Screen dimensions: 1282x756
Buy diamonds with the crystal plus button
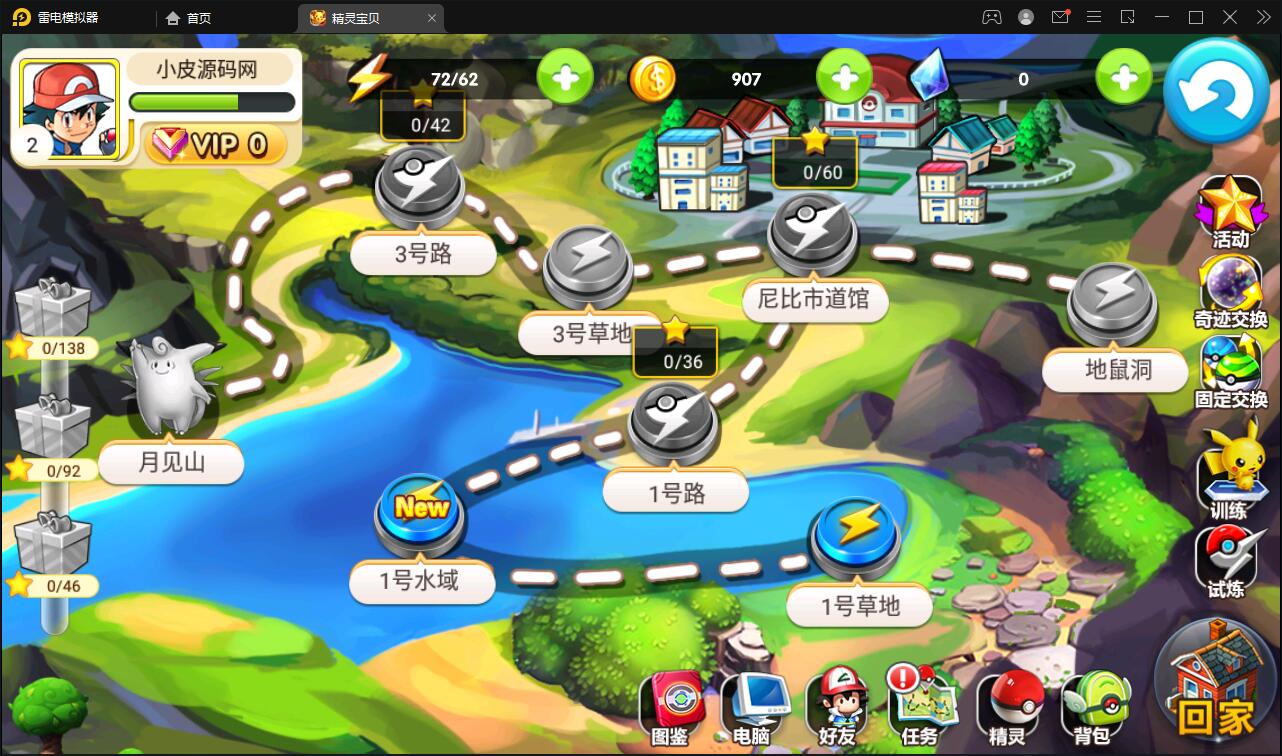click(x=1124, y=79)
